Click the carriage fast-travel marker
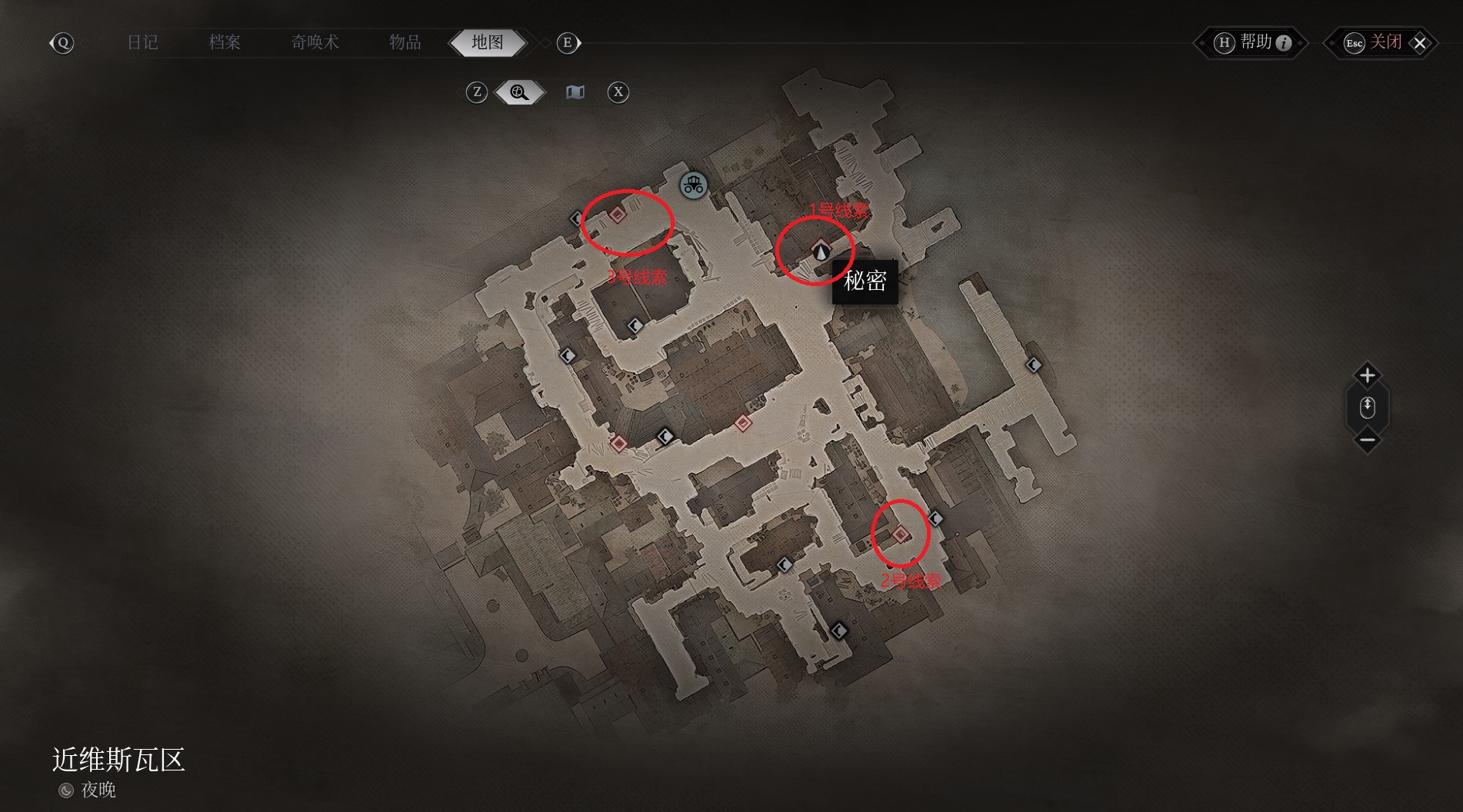The image size is (1463, 812). (x=693, y=185)
